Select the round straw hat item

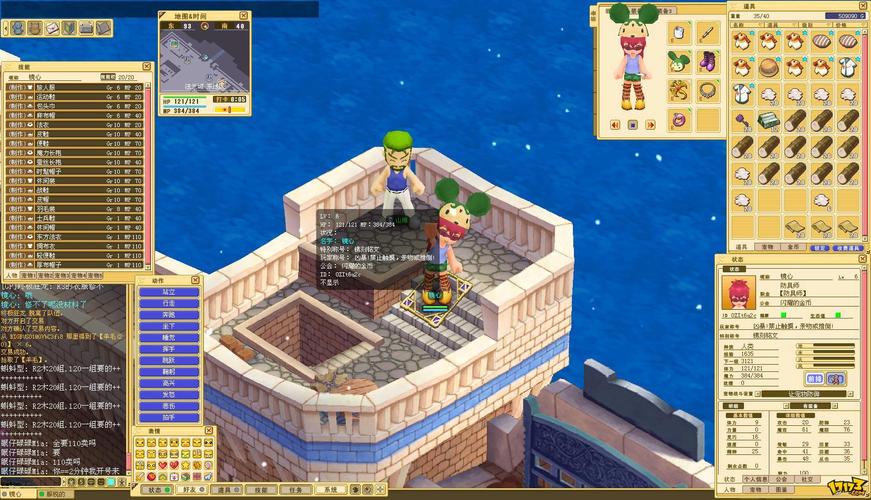click(x=768, y=67)
